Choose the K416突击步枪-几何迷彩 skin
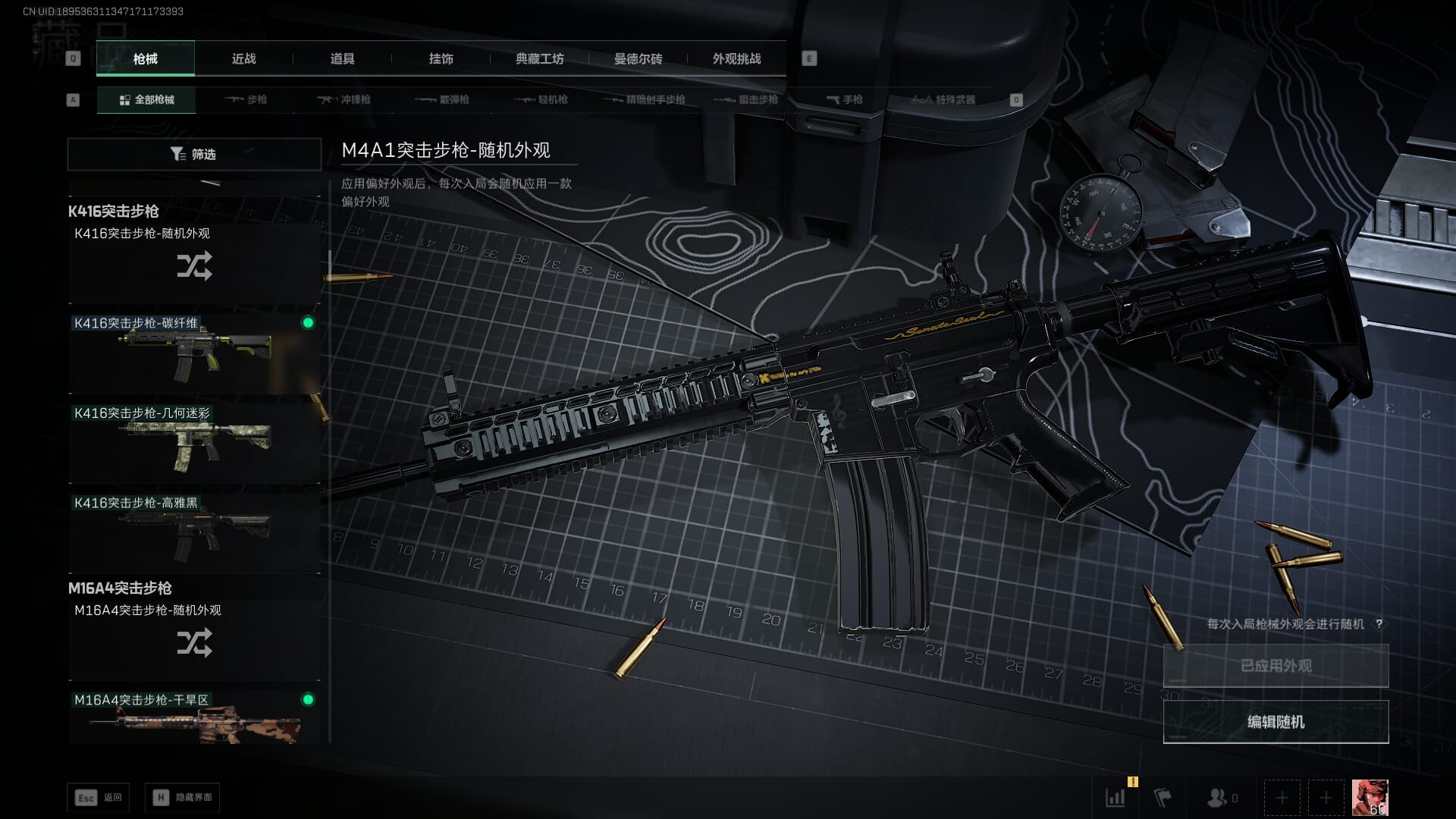Image resolution: width=1456 pixels, height=819 pixels. [x=194, y=441]
